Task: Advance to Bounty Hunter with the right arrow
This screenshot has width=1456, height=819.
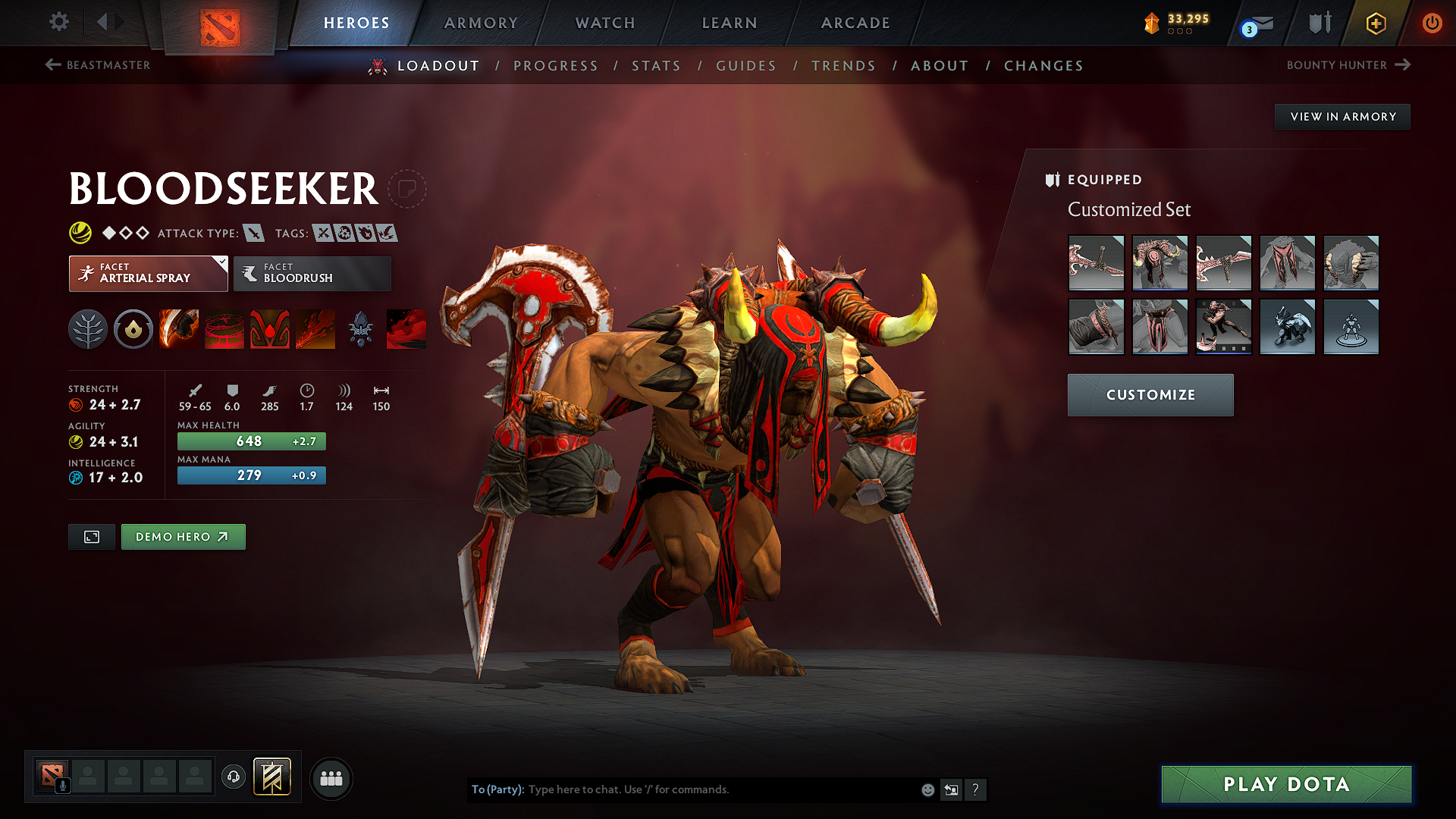Action: click(x=1402, y=65)
